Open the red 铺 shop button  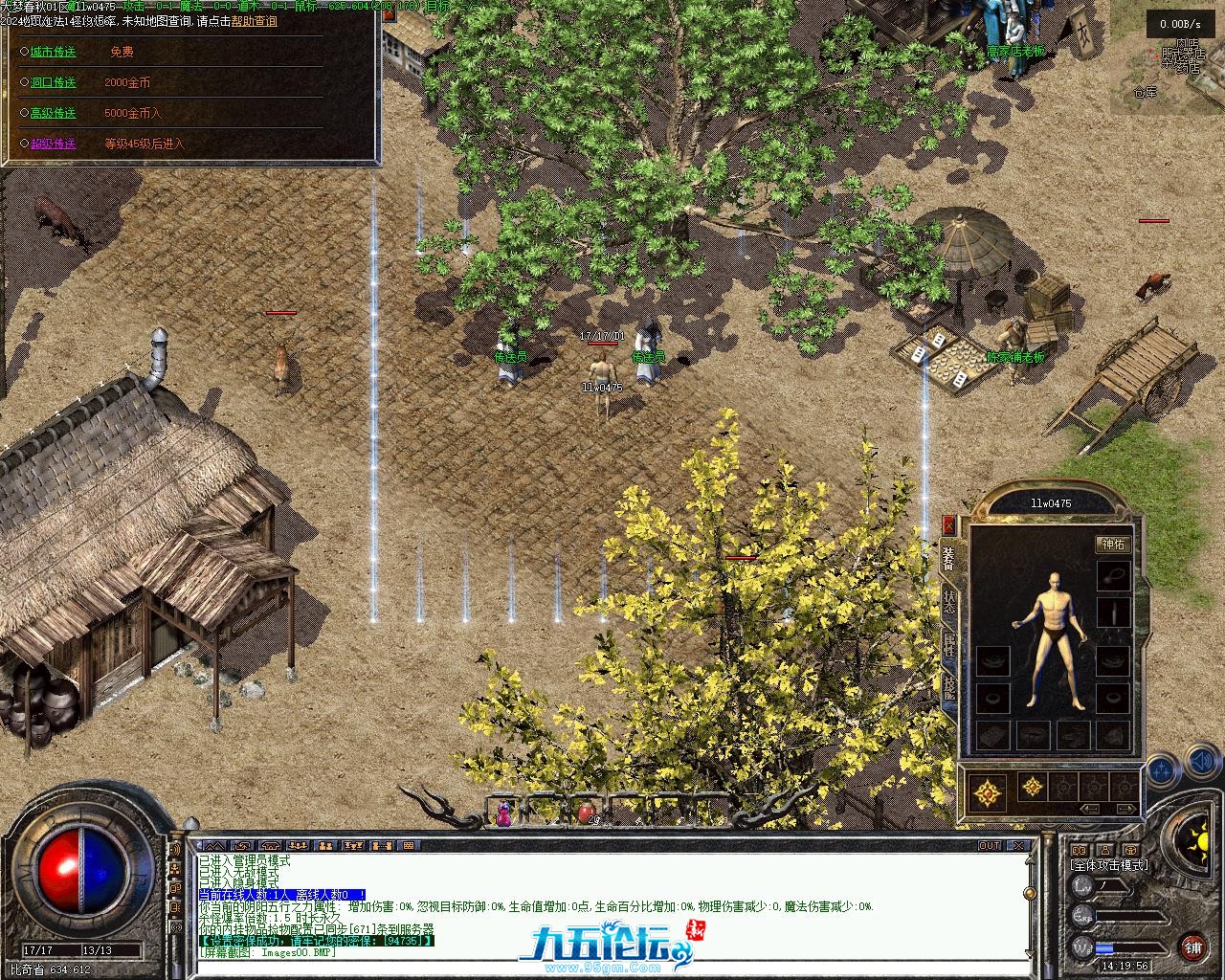1192,947
